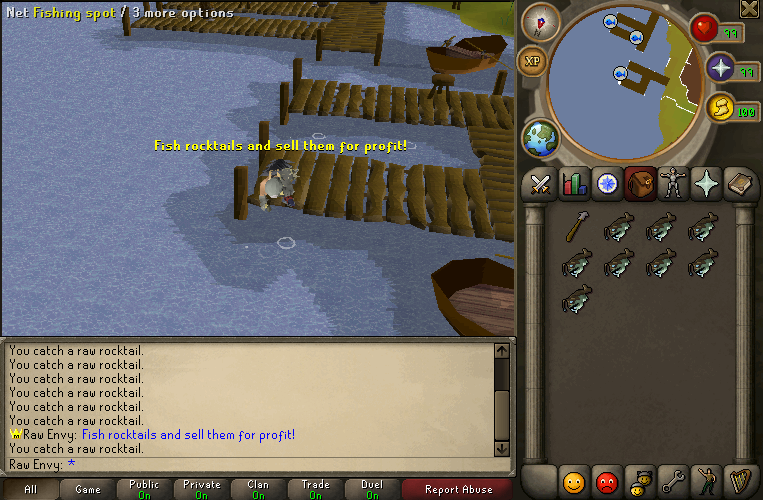The height and width of the screenshot is (500, 763).
Task: Open the Friends list tab
Action: click(573, 482)
